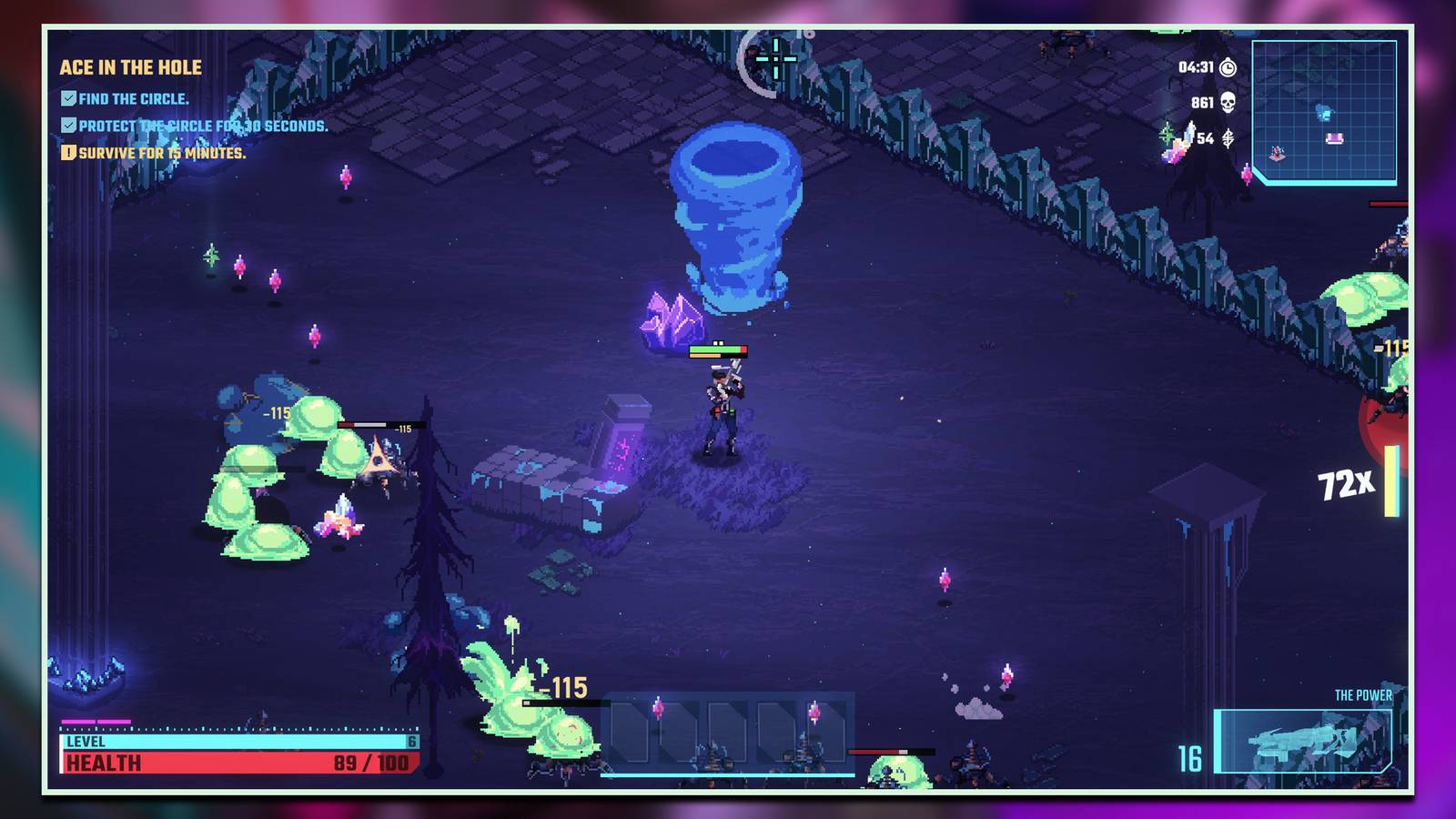
Task: Click the exclamation badge on the Survive objective
Action: click(68, 155)
